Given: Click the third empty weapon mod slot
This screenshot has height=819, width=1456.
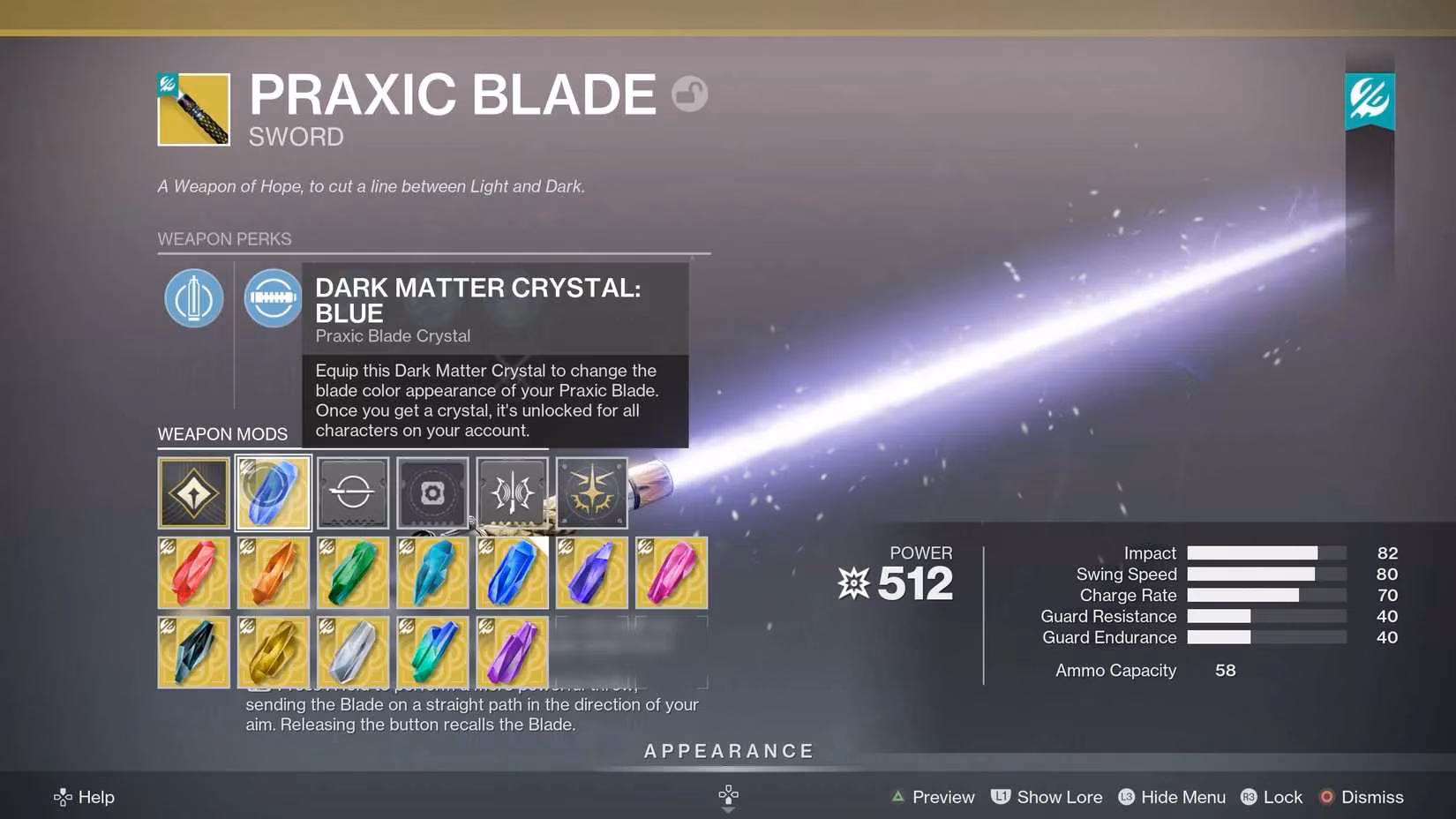Looking at the screenshot, I should (x=352, y=492).
